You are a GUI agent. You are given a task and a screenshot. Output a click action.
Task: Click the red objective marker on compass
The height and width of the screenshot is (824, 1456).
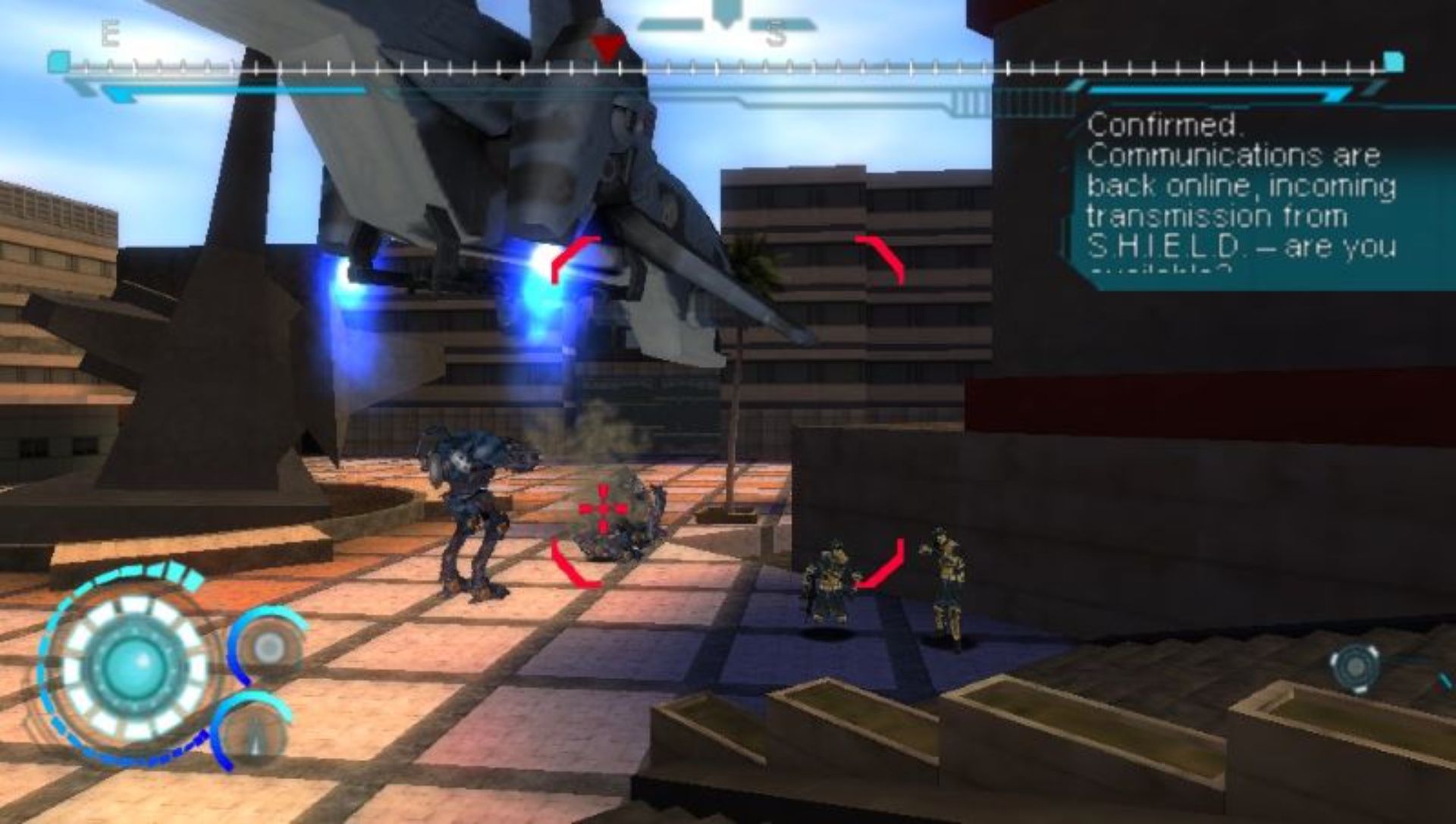607,49
